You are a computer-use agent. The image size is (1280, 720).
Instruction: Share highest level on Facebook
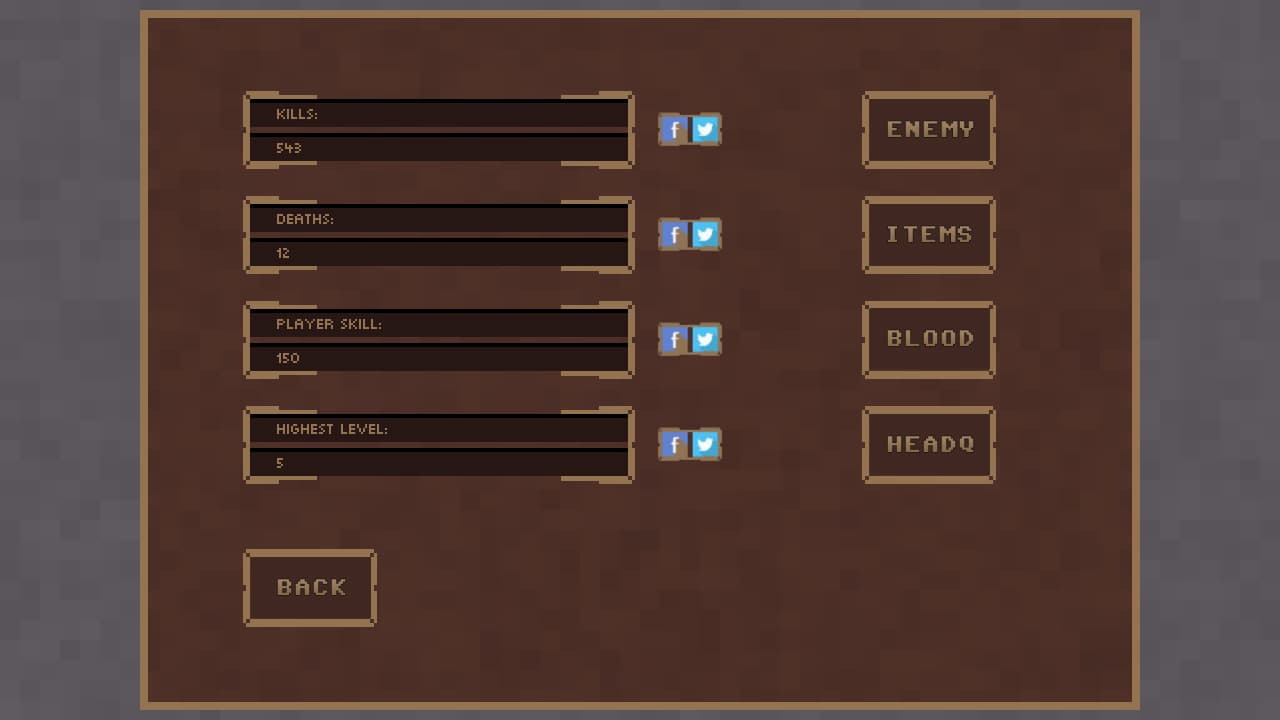coord(673,445)
